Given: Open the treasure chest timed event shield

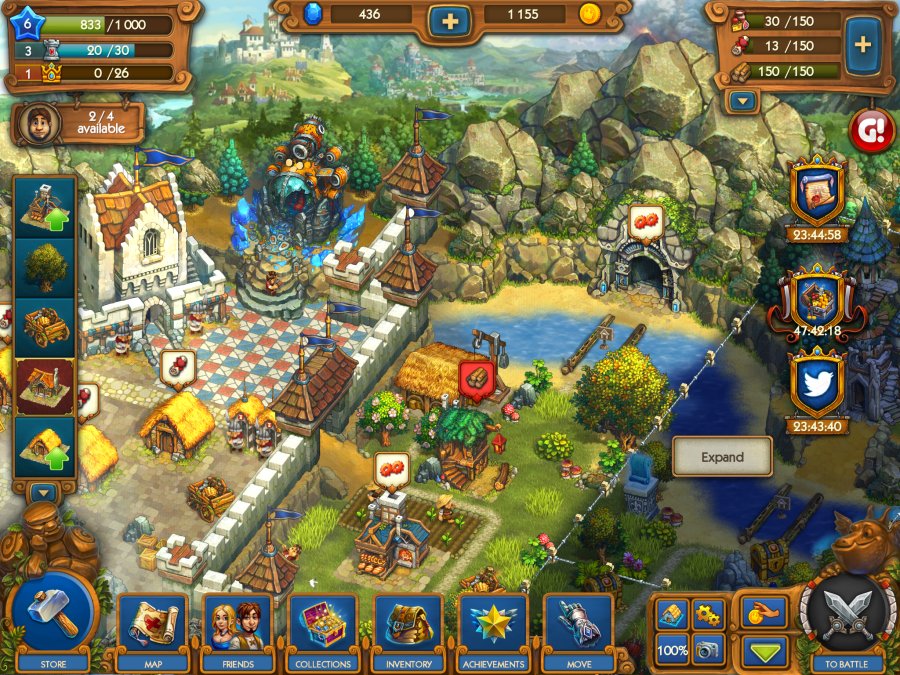Looking at the screenshot, I should (818, 299).
